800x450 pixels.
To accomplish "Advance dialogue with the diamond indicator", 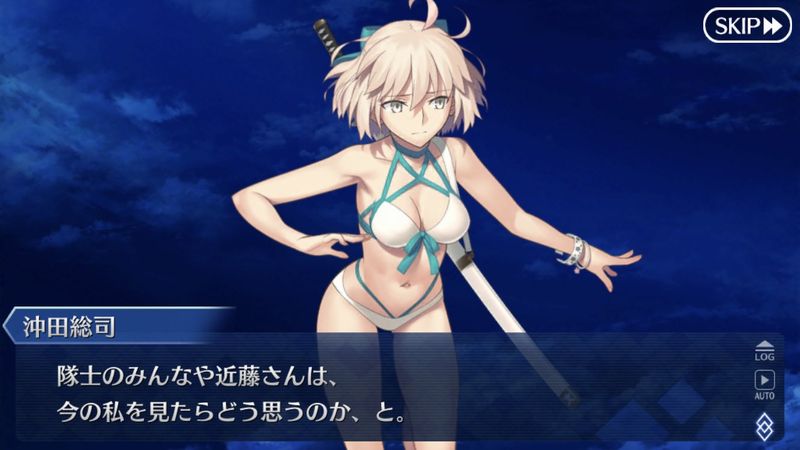I will (x=764, y=425).
